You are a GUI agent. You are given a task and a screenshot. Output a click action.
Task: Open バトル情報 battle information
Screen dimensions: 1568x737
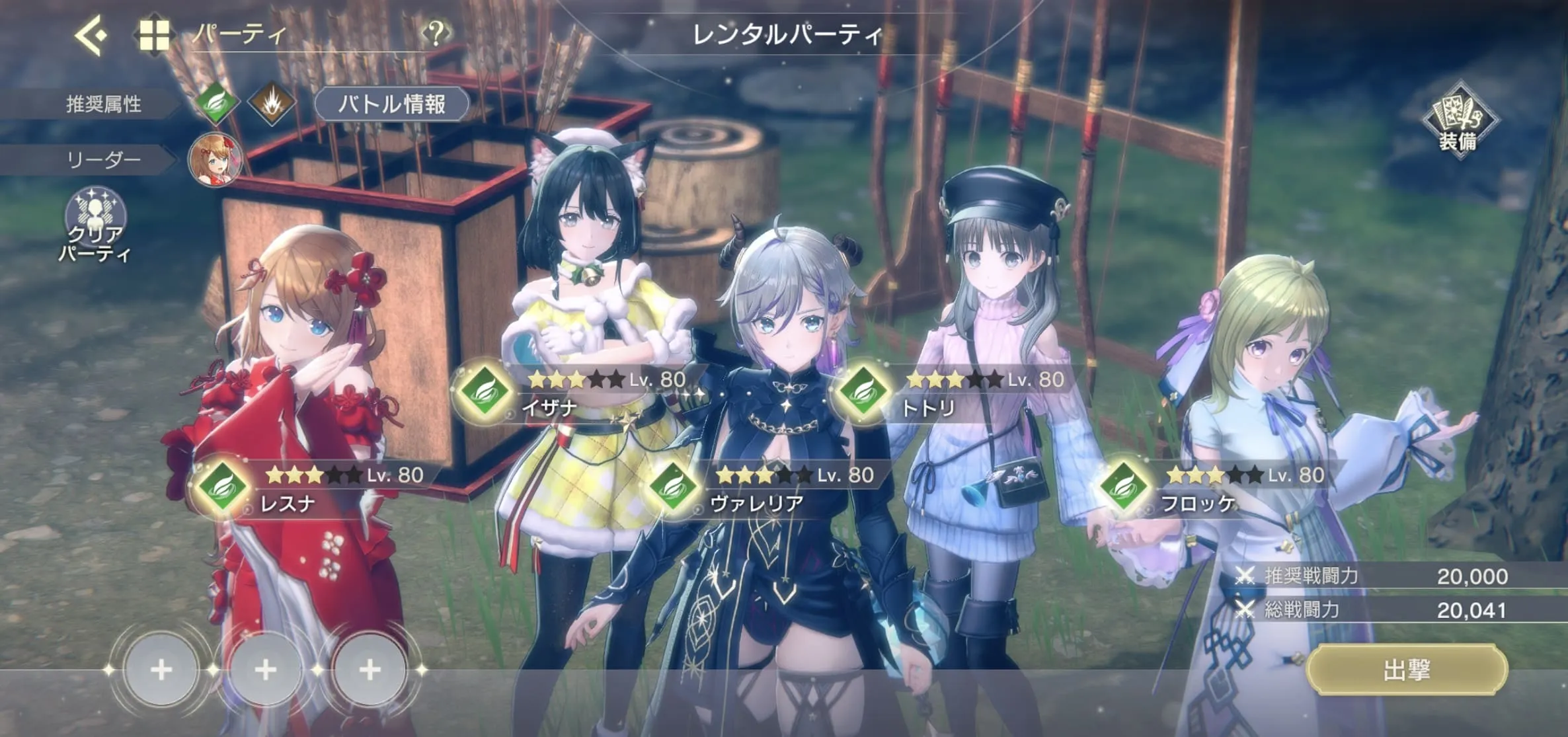point(393,103)
